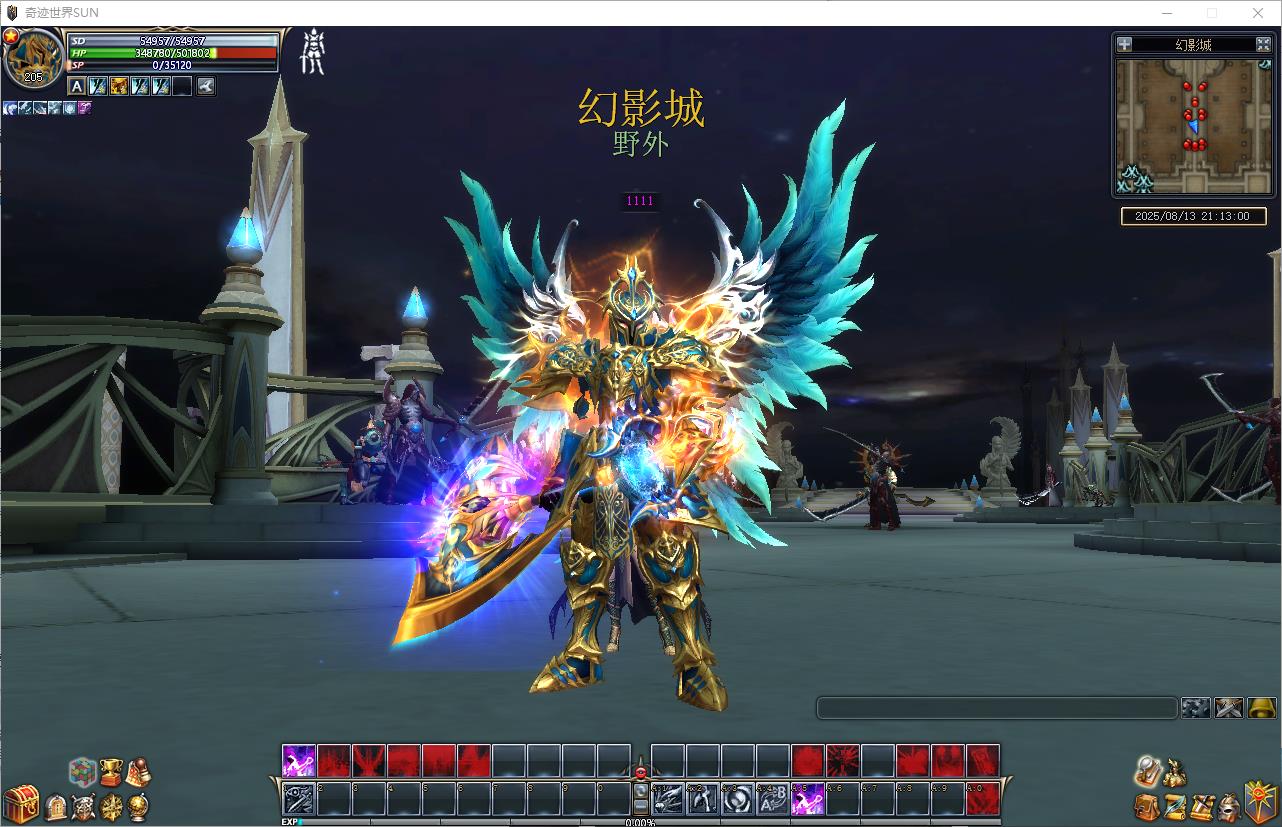The width and height of the screenshot is (1282, 827).
Task: Click the sun emblem shield button
Action: pos(1259,803)
